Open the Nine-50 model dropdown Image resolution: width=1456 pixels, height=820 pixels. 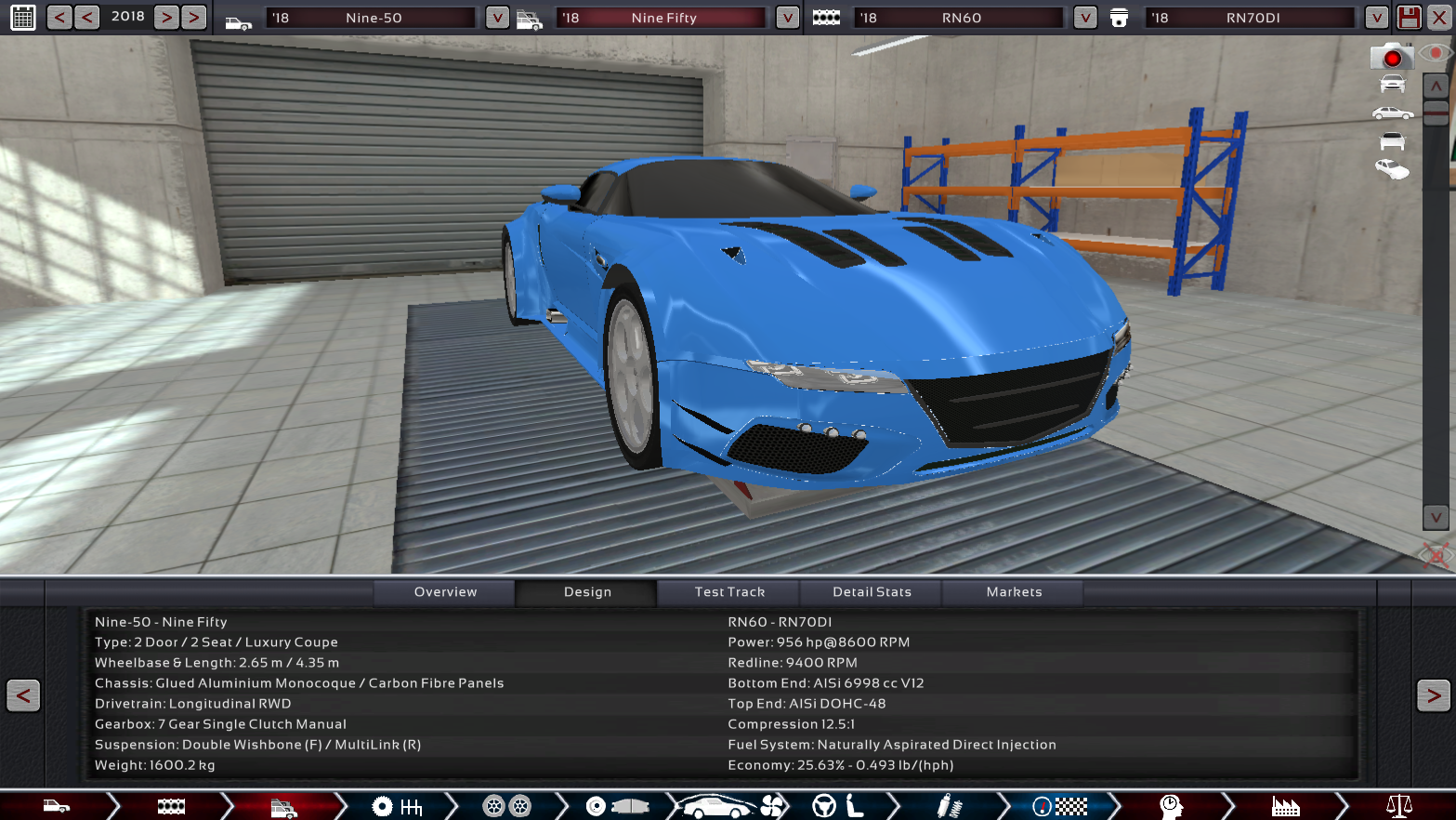point(497,18)
